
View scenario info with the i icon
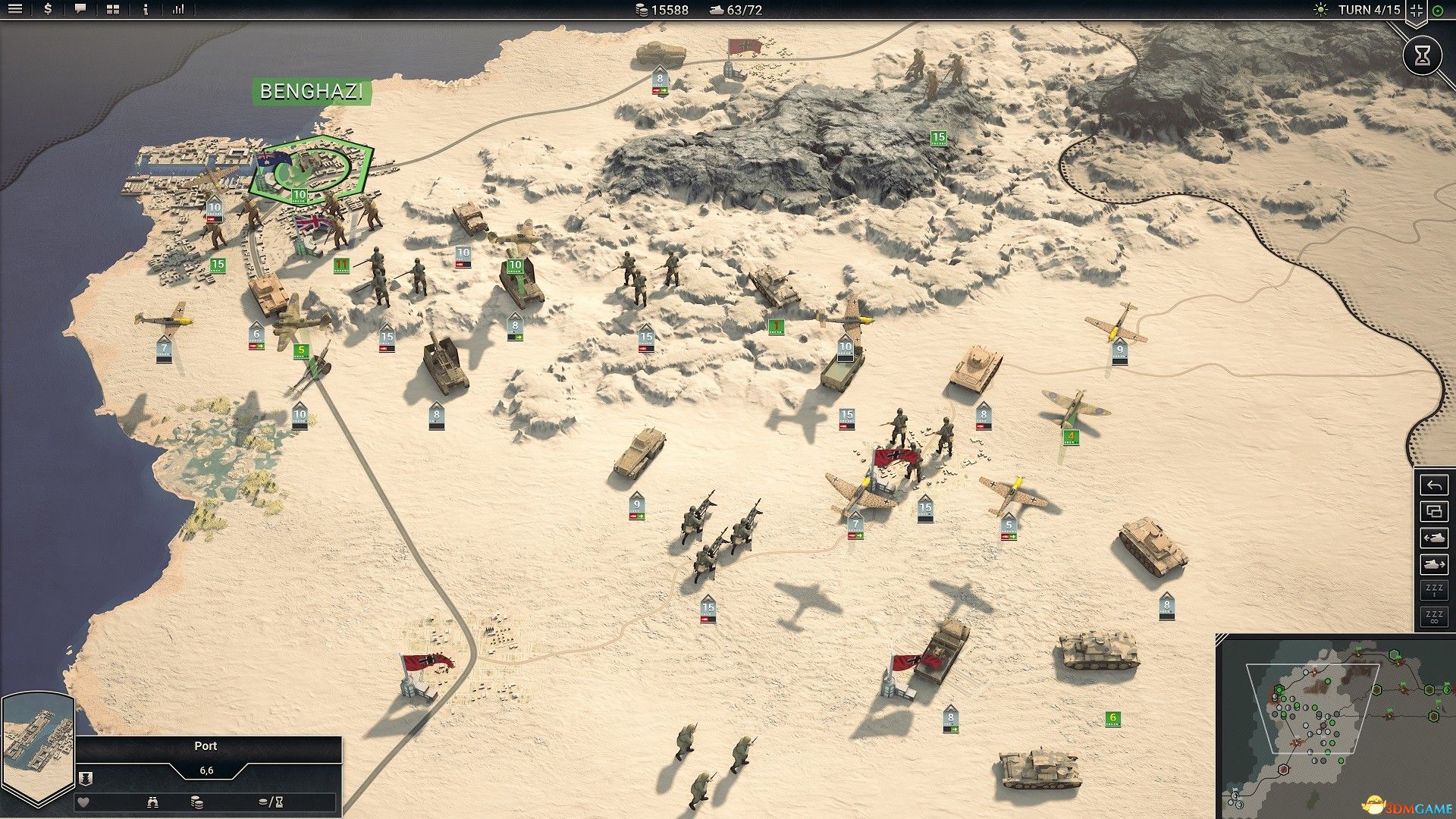(x=145, y=10)
